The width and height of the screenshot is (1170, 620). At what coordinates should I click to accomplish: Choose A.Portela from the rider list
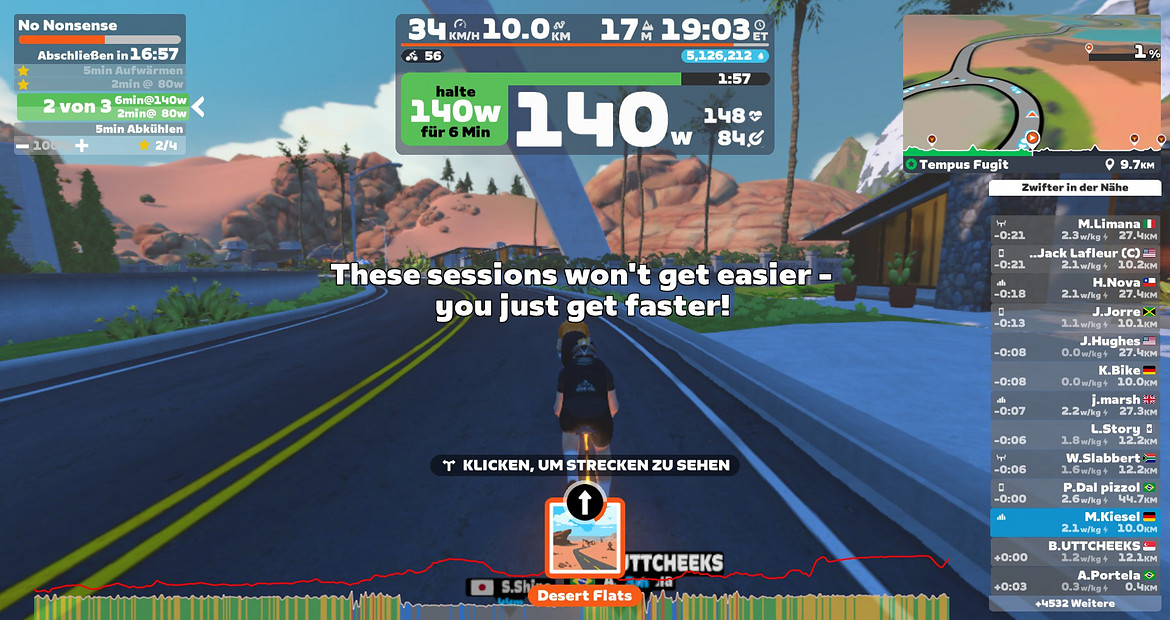pos(1075,580)
